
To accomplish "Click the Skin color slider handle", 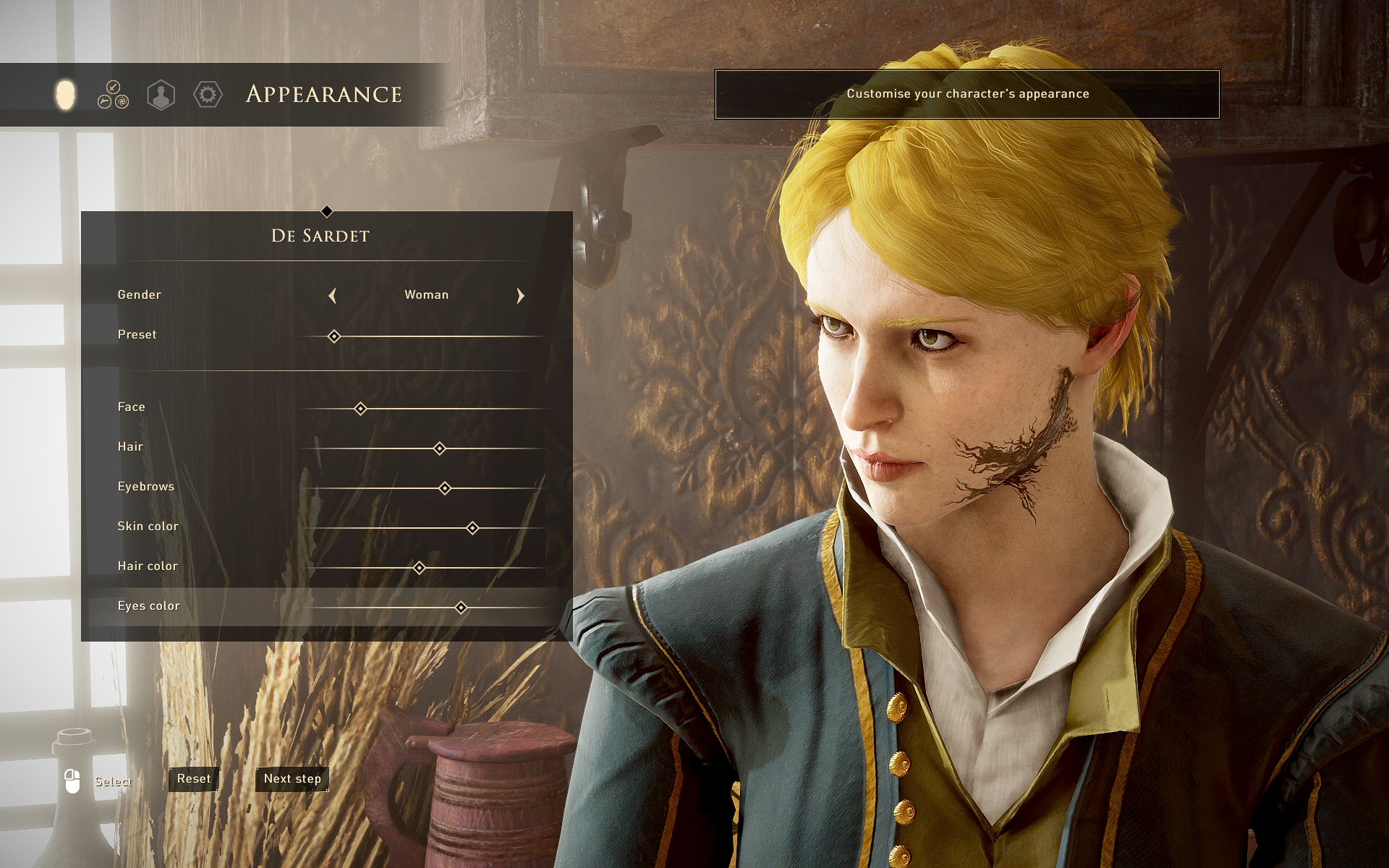I will point(472,528).
